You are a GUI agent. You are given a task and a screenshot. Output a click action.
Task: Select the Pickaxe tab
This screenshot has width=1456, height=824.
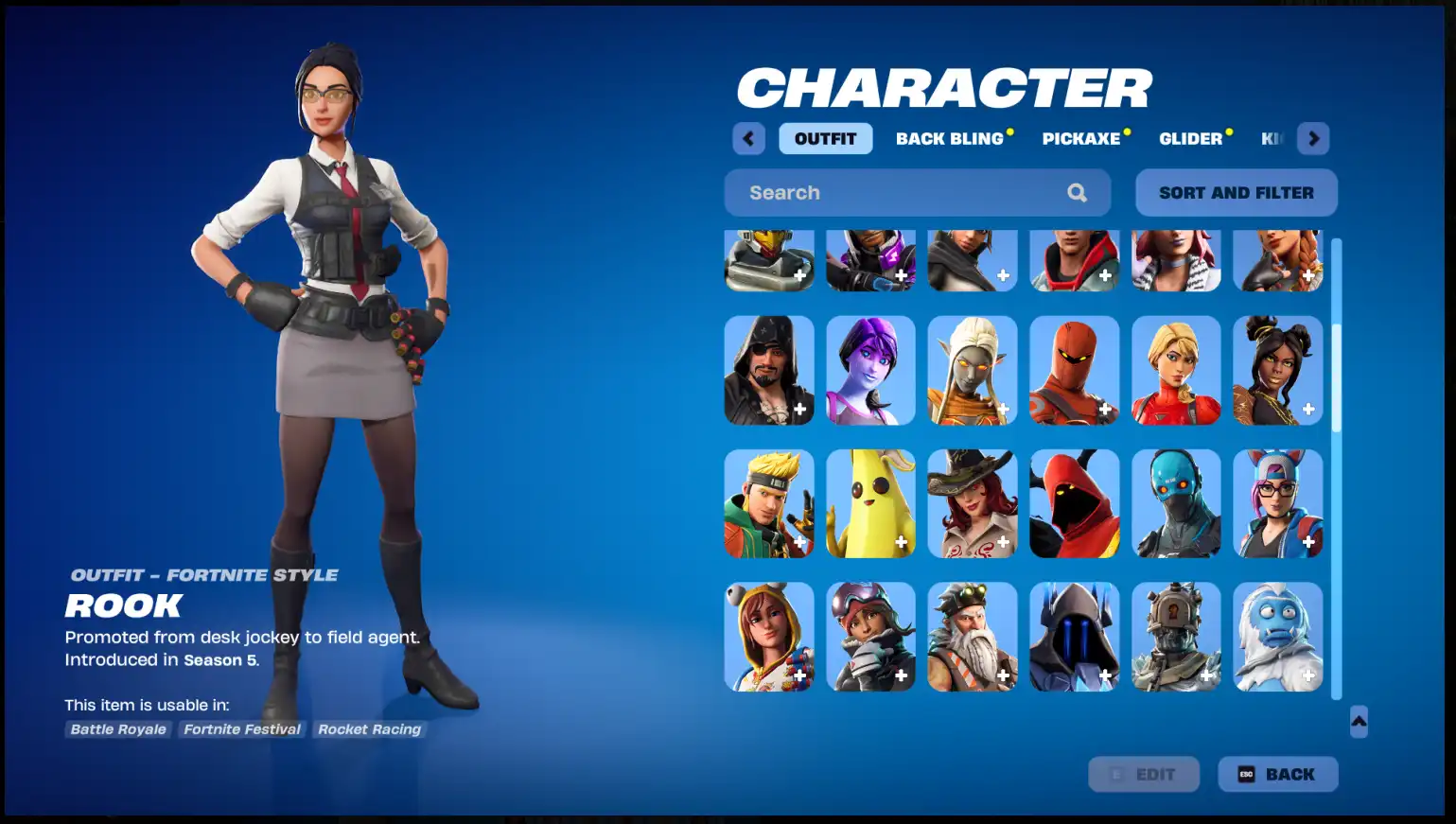tap(1080, 139)
